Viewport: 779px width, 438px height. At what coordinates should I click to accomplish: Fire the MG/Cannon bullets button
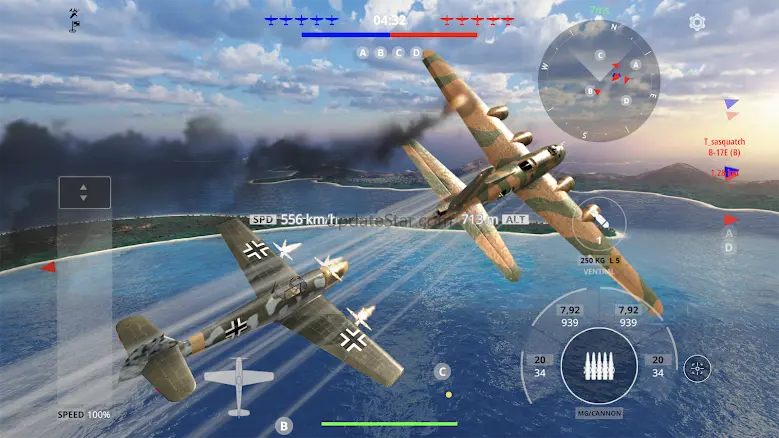(599, 366)
